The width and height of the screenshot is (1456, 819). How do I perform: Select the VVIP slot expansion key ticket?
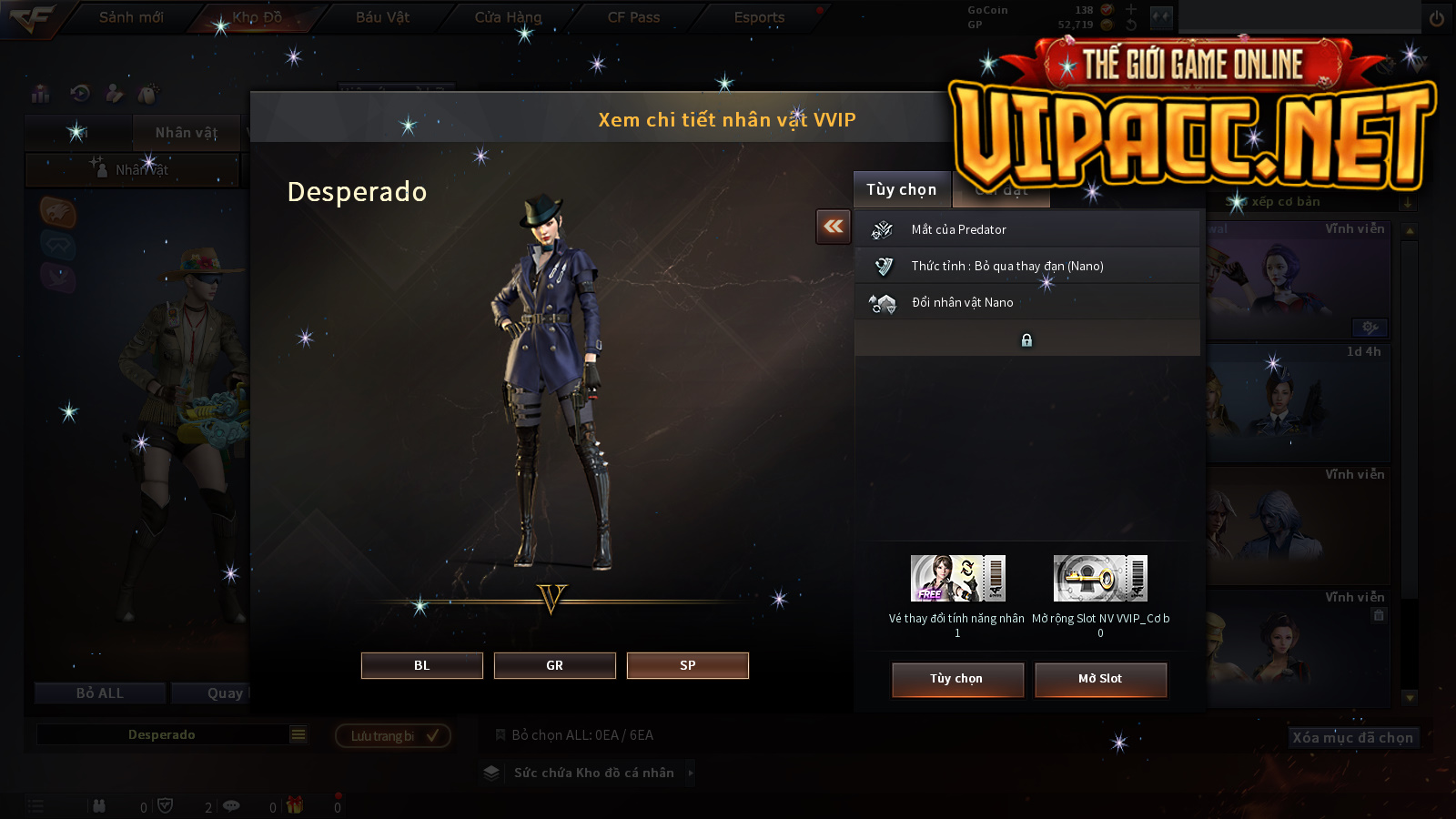1100,579
